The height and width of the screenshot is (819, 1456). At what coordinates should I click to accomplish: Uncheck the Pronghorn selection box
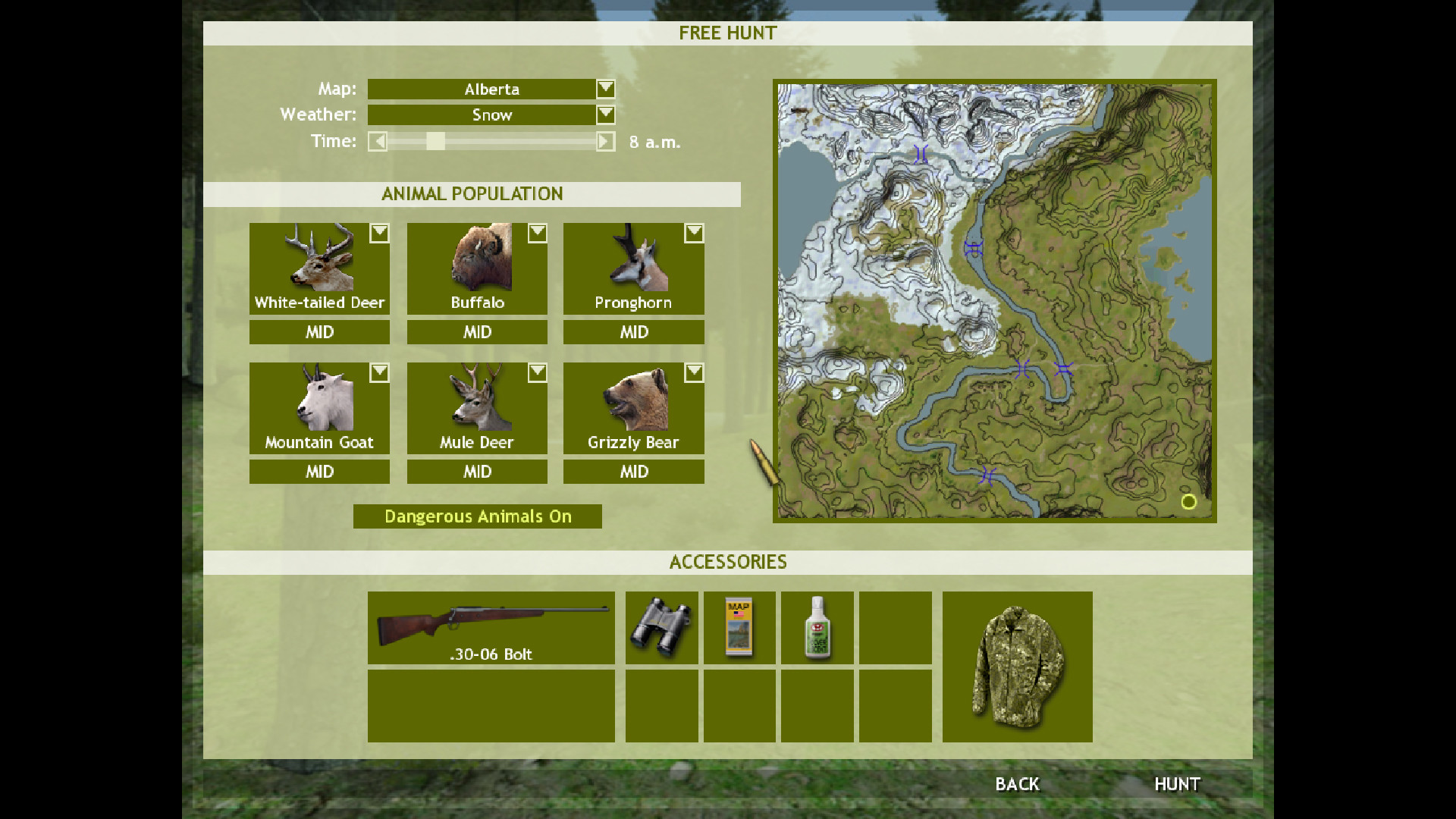[694, 234]
